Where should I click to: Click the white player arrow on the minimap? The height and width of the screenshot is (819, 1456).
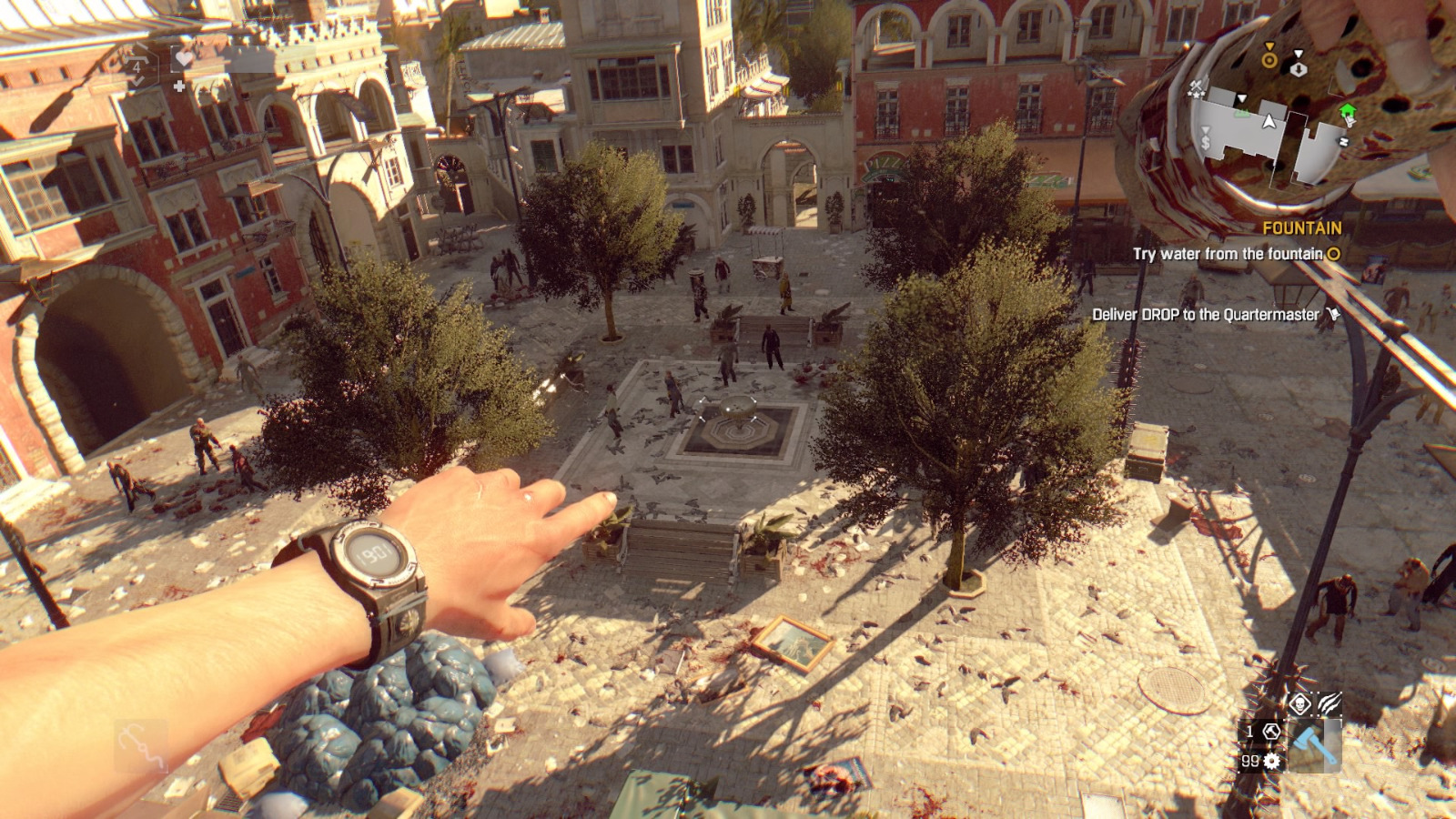1269,121
